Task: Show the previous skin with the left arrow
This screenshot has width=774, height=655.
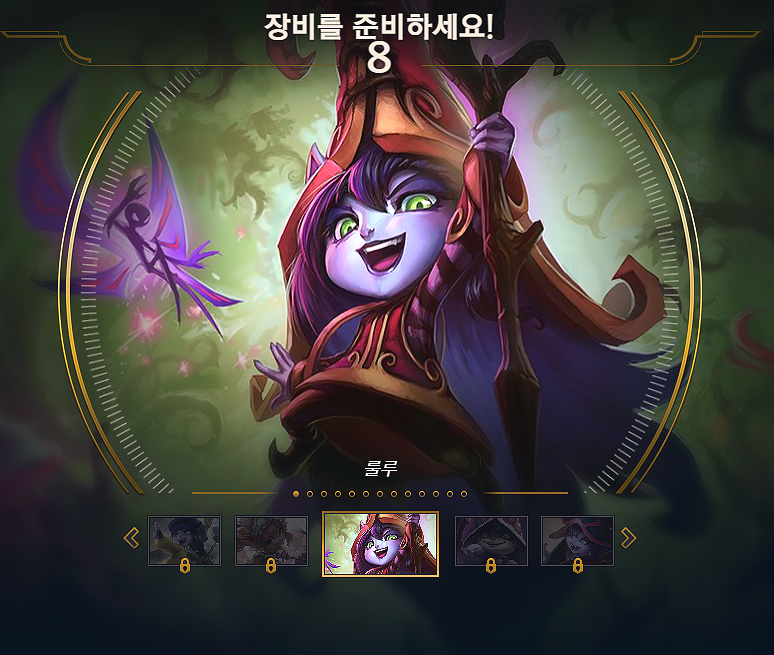Action: tap(131, 539)
